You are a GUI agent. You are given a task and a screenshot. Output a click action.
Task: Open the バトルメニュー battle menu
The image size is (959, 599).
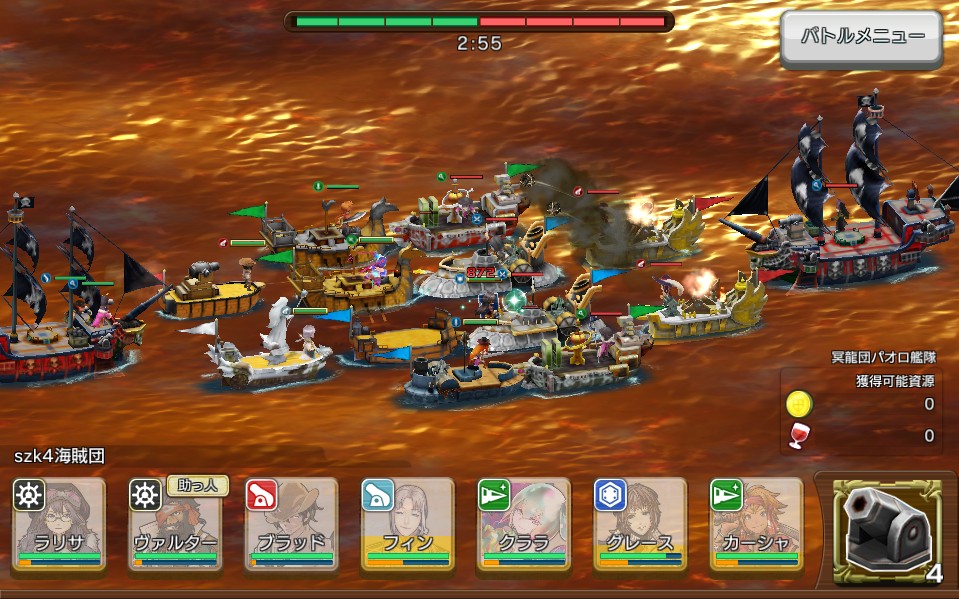pyautogui.click(x=861, y=38)
